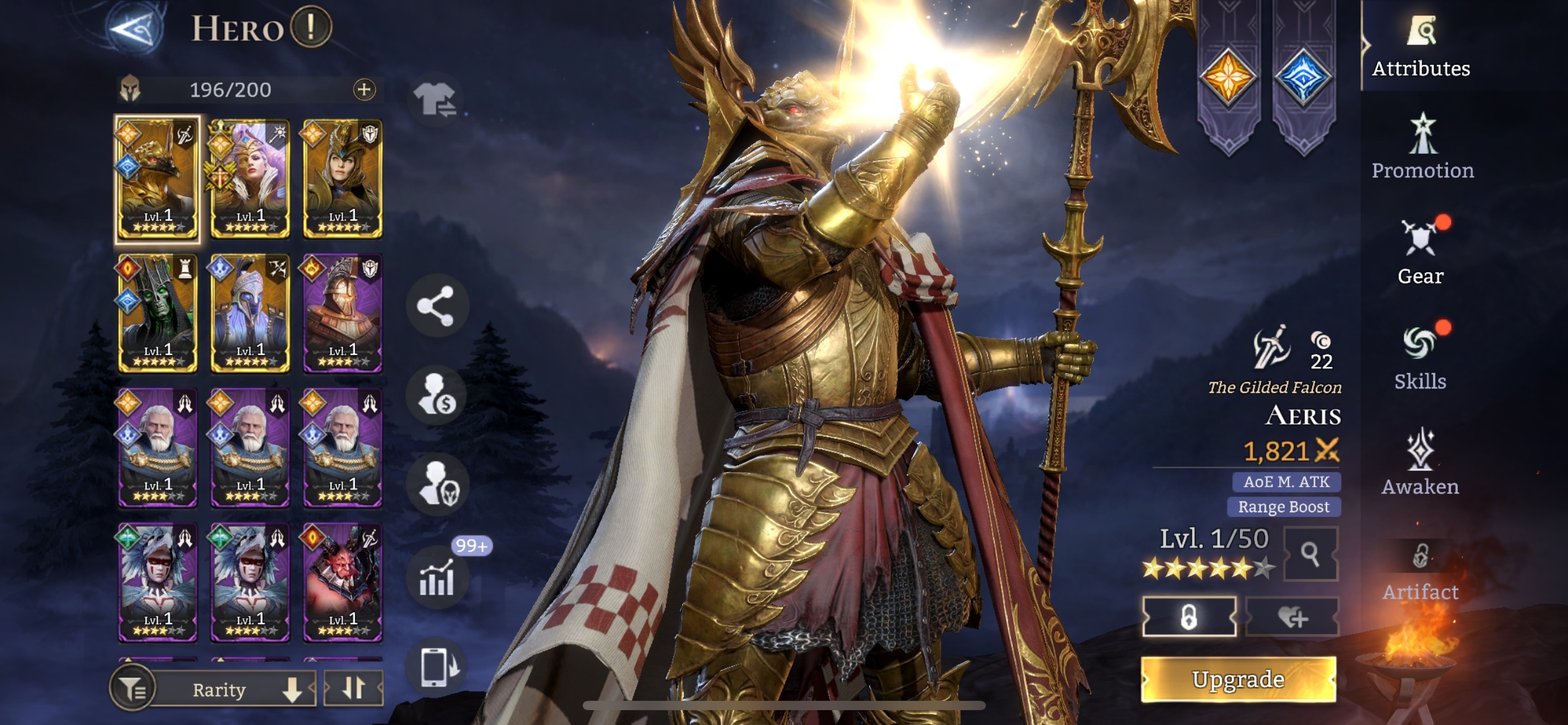Image resolution: width=1568 pixels, height=725 pixels.
Task: Inspect hero with the magnifying glass button
Action: (x=1310, y=553)
